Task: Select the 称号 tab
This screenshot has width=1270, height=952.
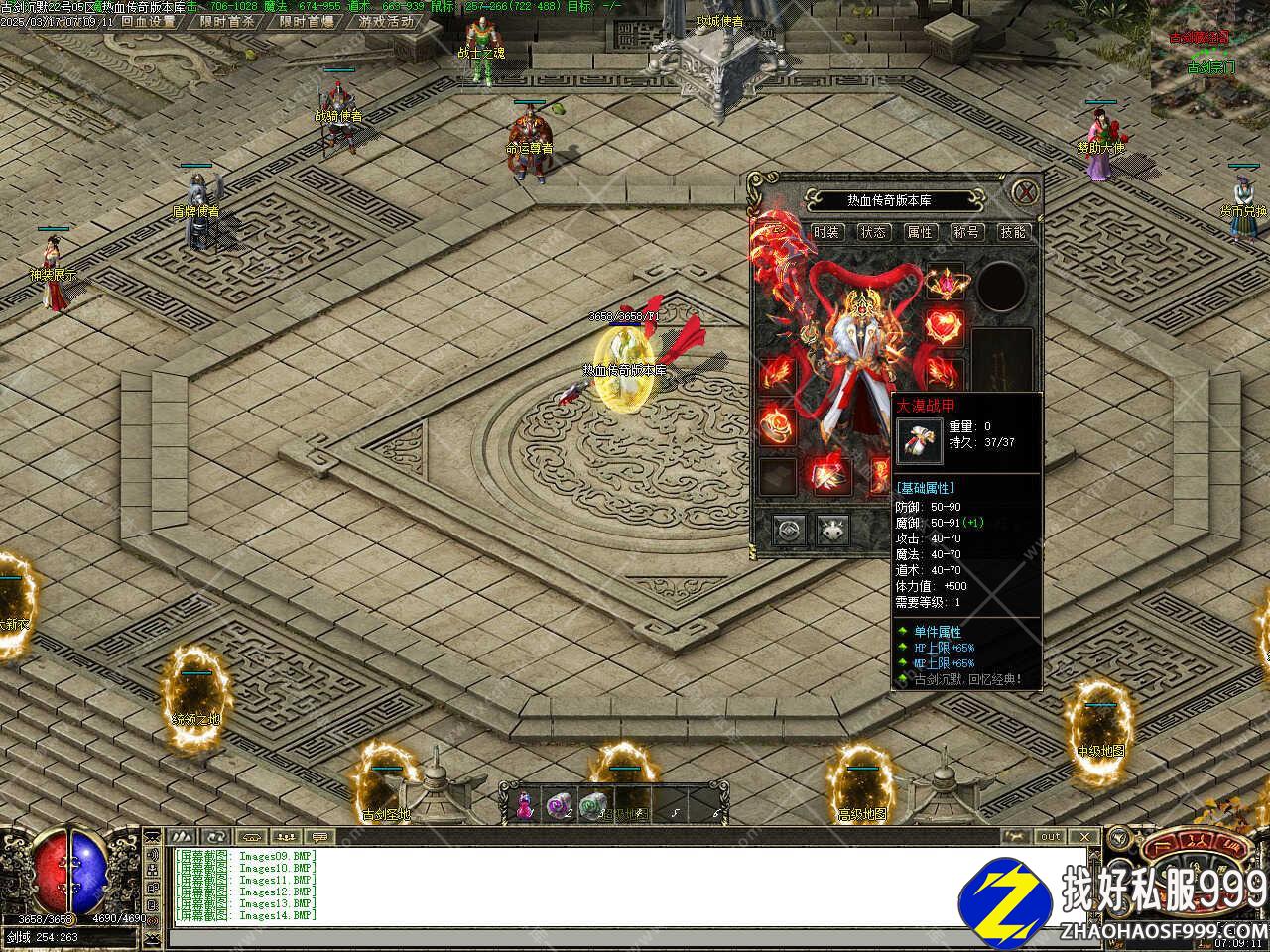Action: (x=966, y=232)
